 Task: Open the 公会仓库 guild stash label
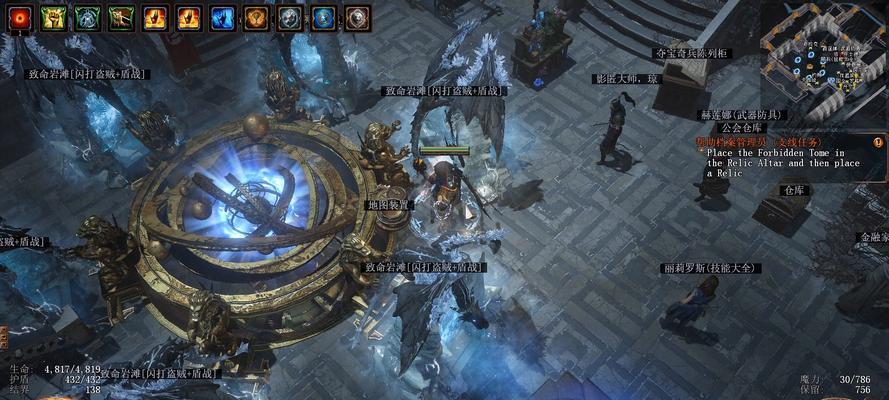(x=742, y=128)
